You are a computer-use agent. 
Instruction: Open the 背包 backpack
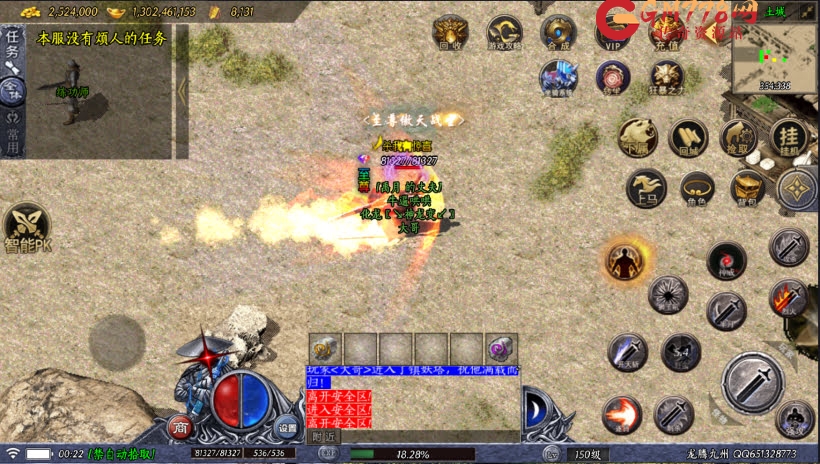[x=748, y=187]
